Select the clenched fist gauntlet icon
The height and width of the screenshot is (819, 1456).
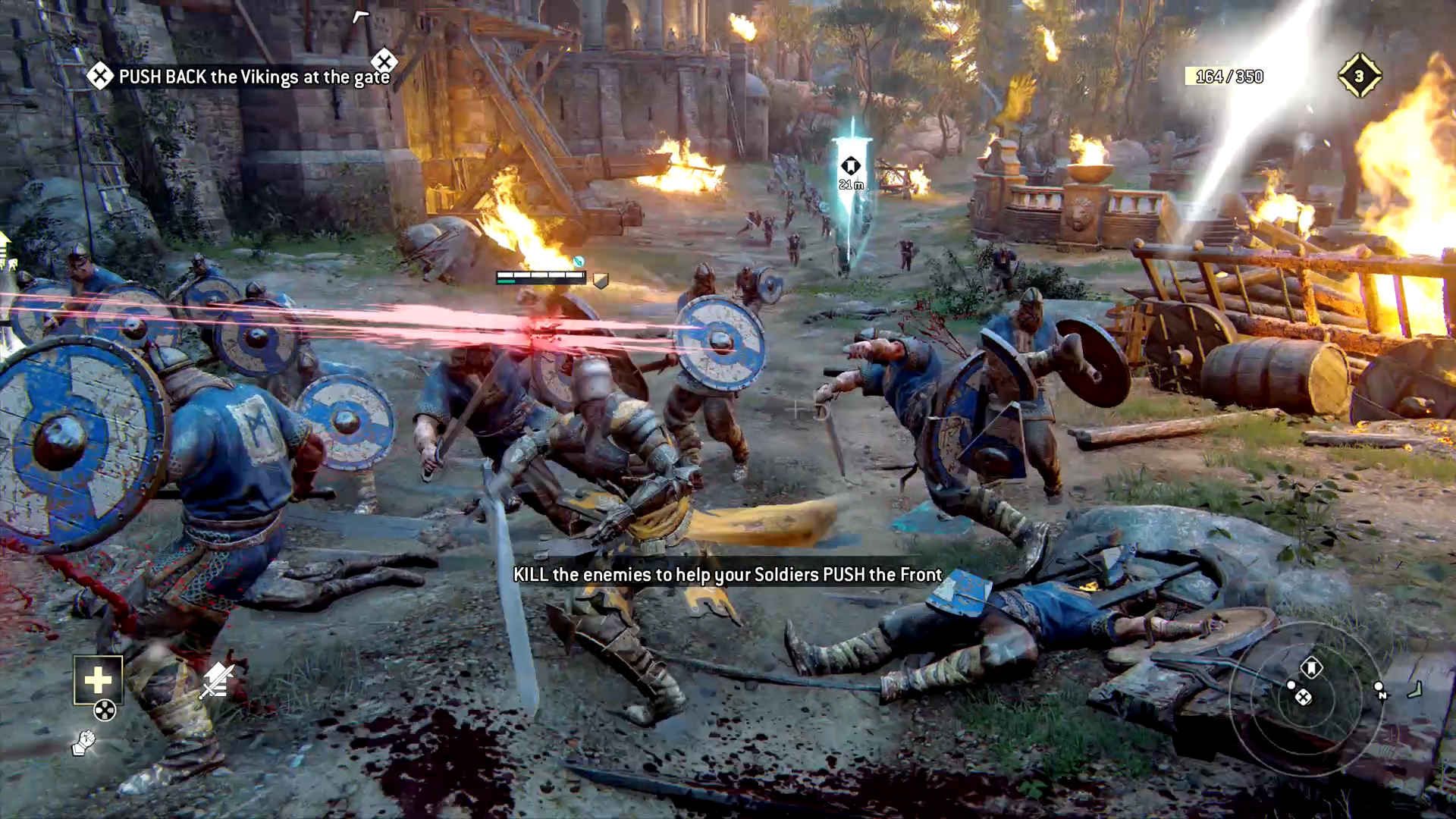coord(83,744)
